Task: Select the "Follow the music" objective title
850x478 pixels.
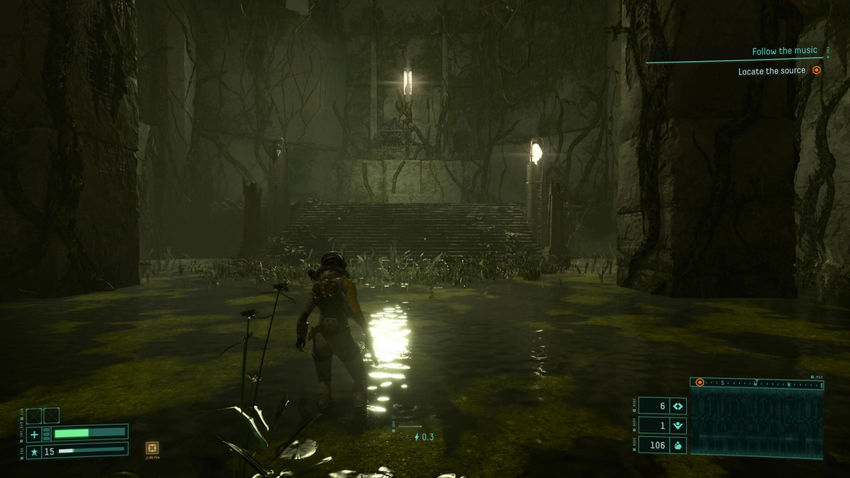Action: [x=784, y=51]
